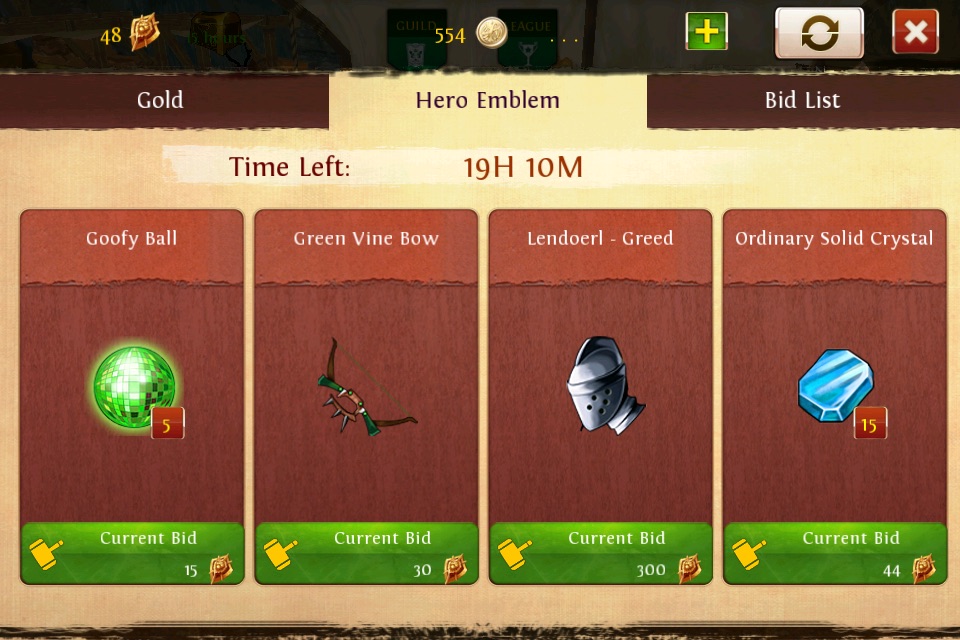Select the blue Solid Crystal icon
The width and height of the screenshot is (960, 640).
tap(836, 386)
